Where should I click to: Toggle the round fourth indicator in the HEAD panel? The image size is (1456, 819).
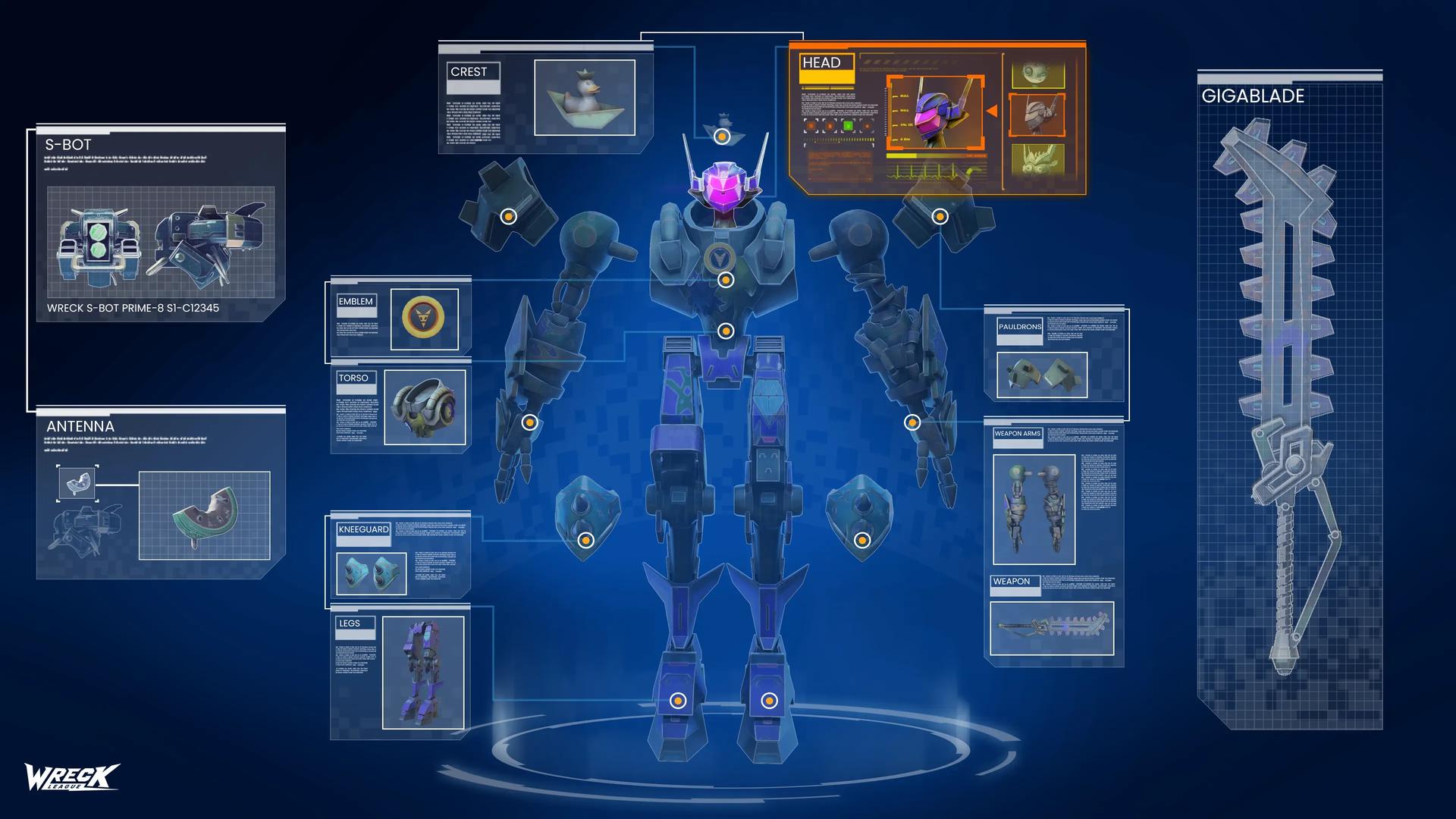point(868,127)
